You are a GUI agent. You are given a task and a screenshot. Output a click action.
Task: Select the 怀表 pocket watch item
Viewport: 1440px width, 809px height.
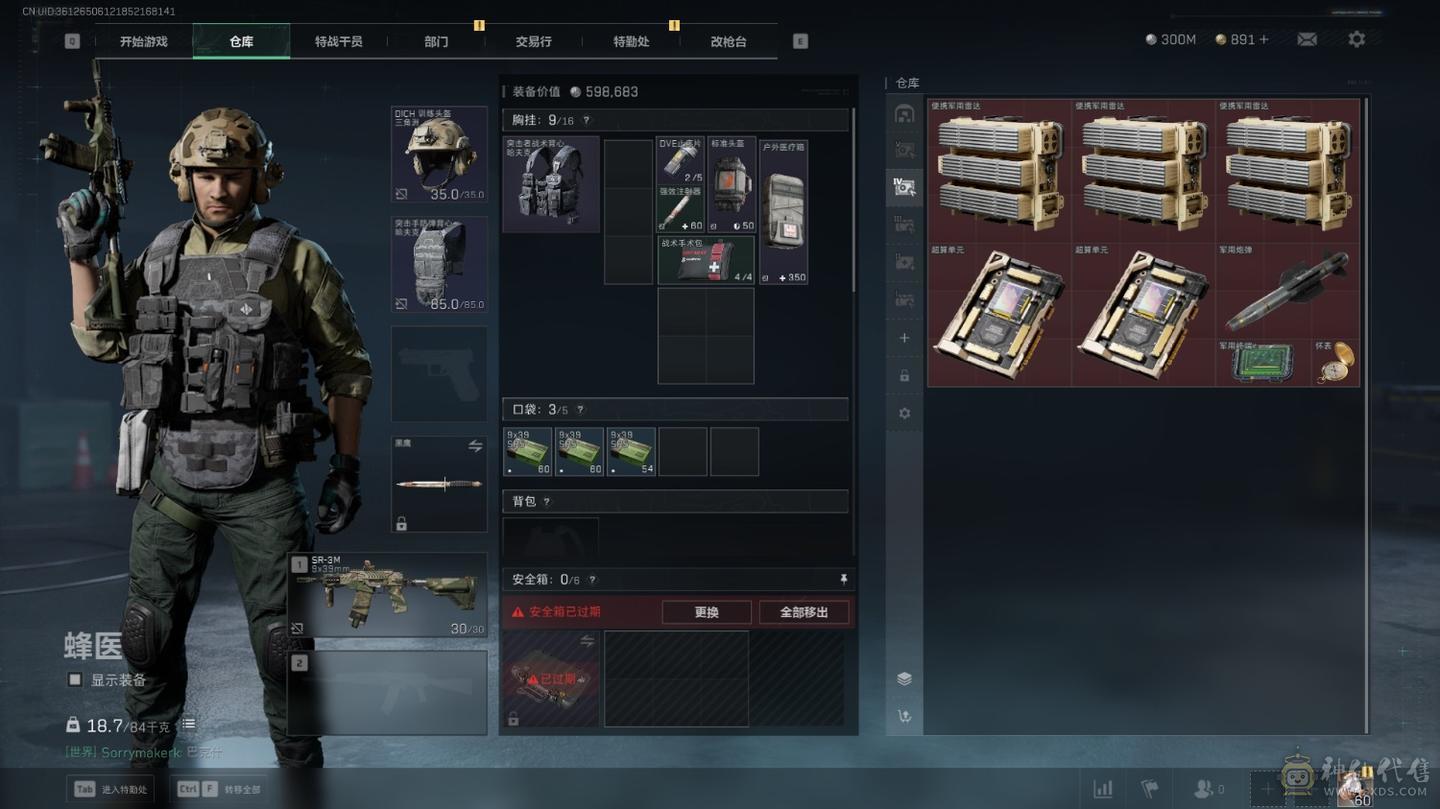pyautogui.click(x=1336, y=363)
